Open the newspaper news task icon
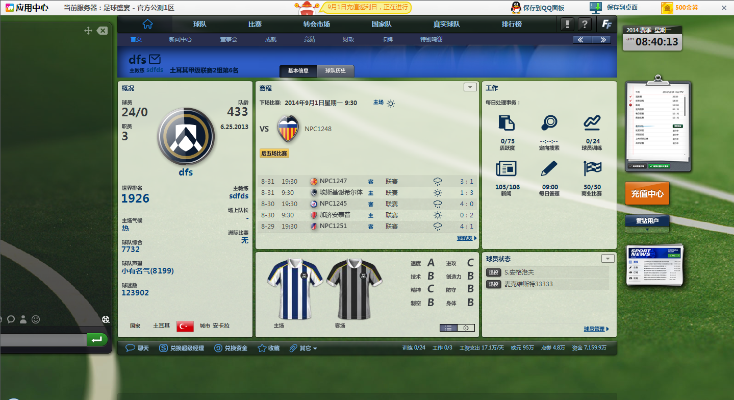Screen dimensions: 734x400 click(x=506, y=169)
